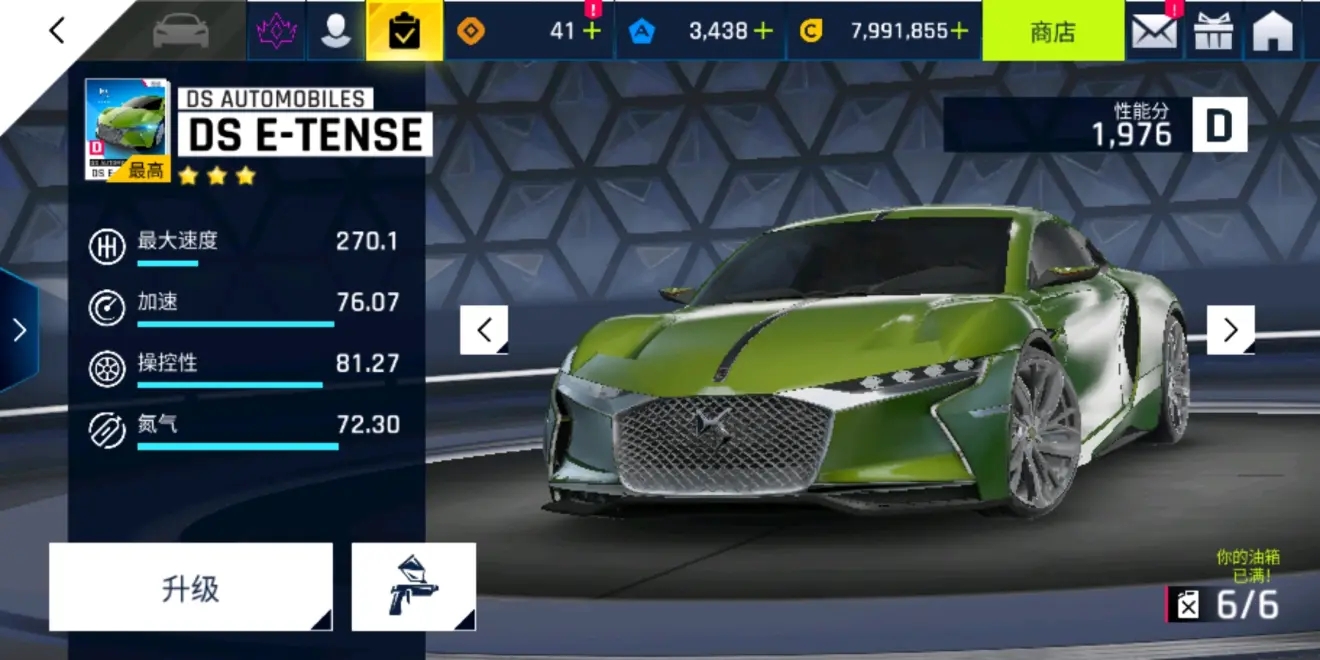Show the previous car with left arrow
This screenshot has height=660, width=1320.
coord(484,330)
